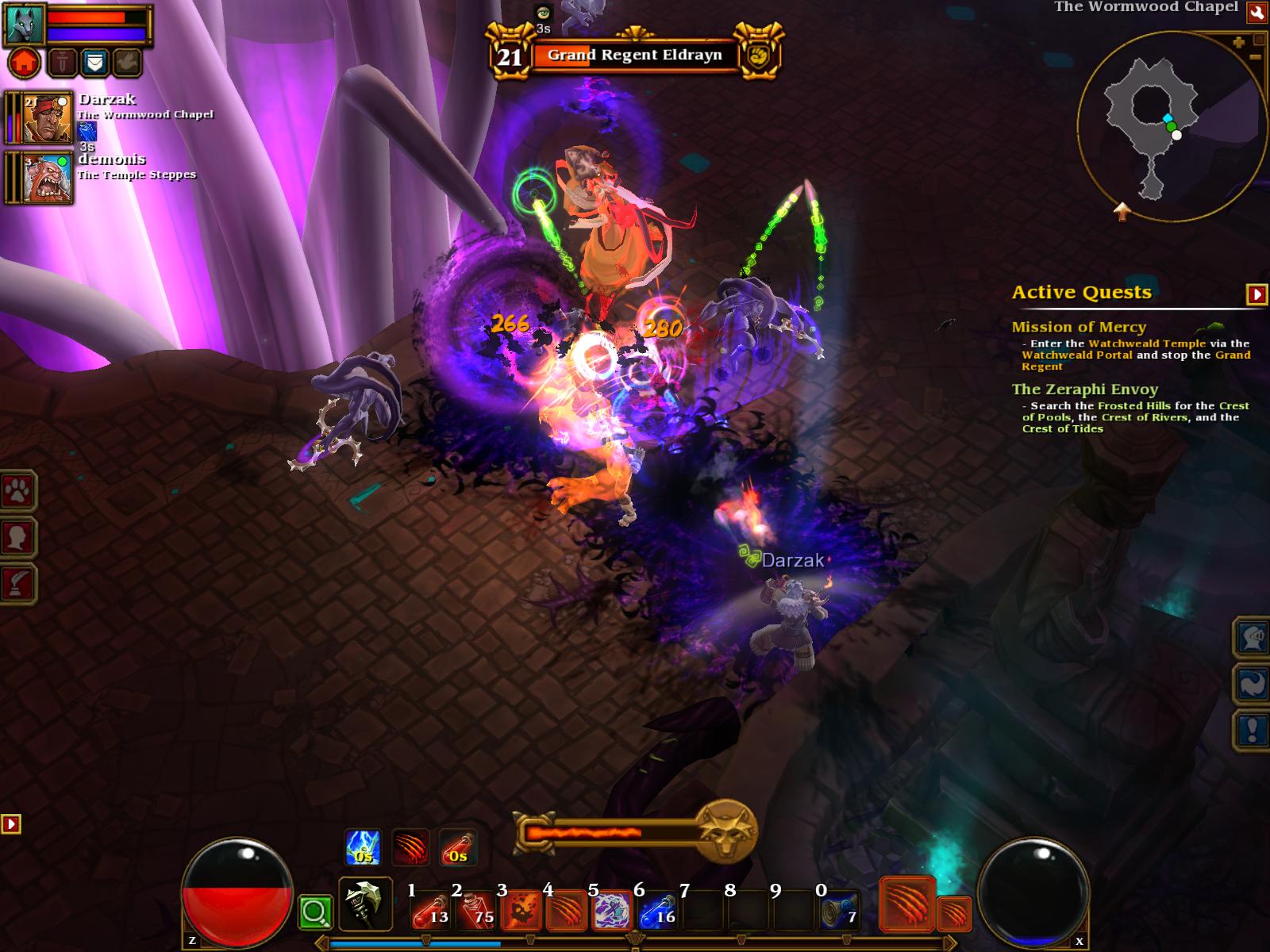Select The Zeraphi Envoy quest

[x=1084, y=390]
